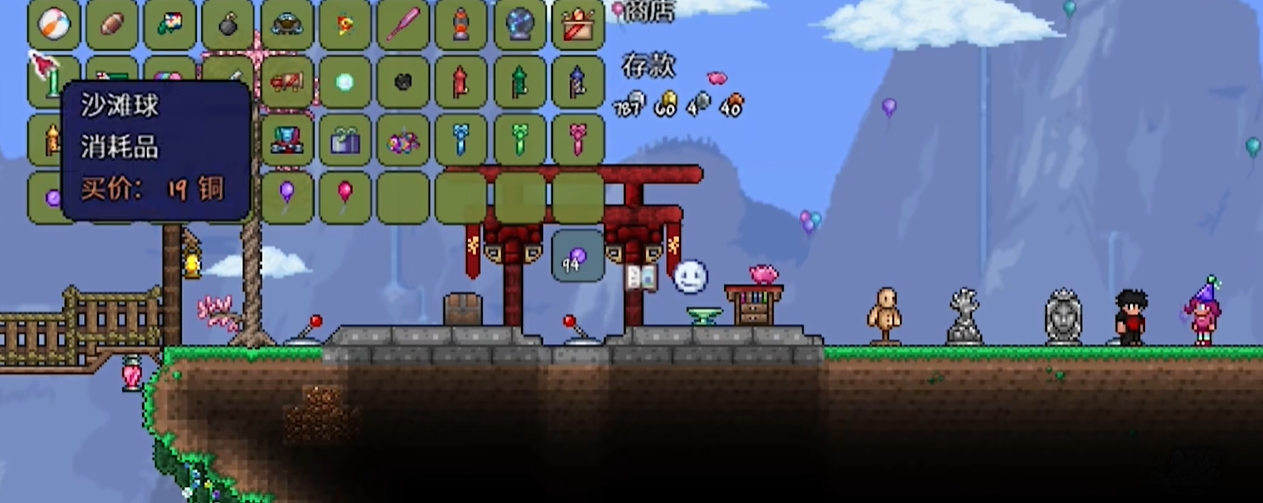Select the red confetti cannon slot
Image resolution: width=1263 pixels, height=503 pixels.
pos(287,82)
